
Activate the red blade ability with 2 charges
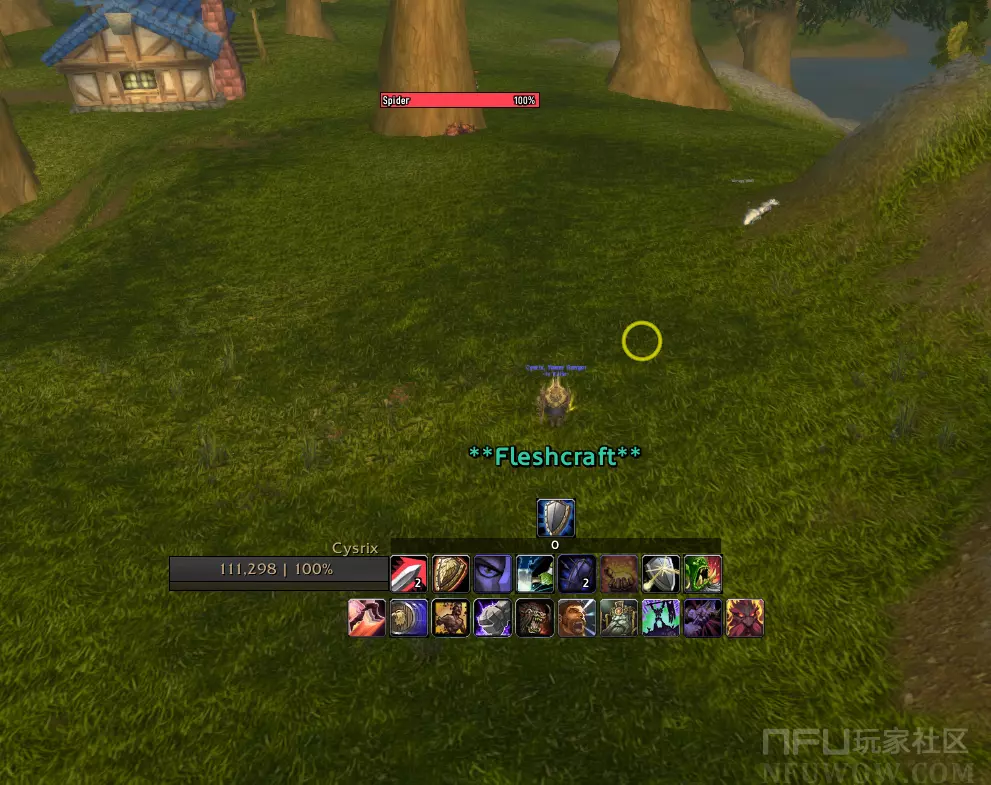click(x=409, y=574)
